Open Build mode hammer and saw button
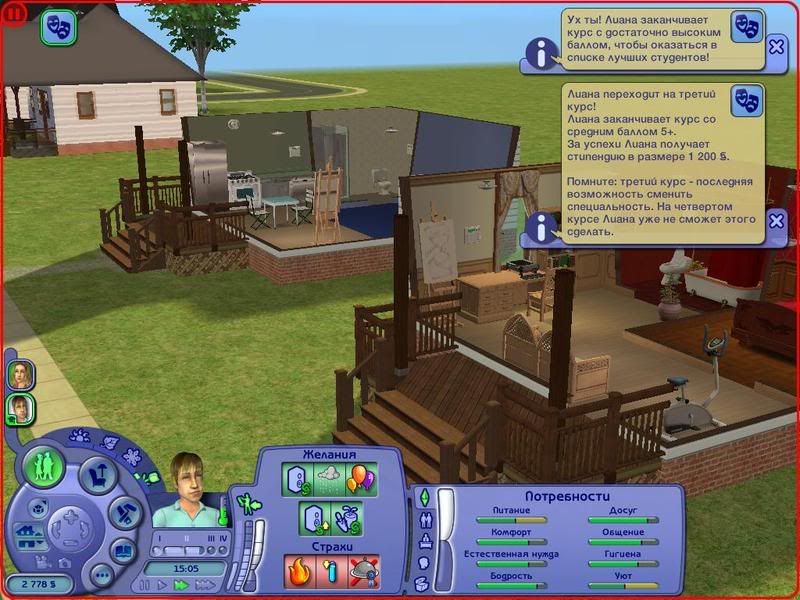Image resolution: width=800 pixels, height=600 pixels. point(124,513)
